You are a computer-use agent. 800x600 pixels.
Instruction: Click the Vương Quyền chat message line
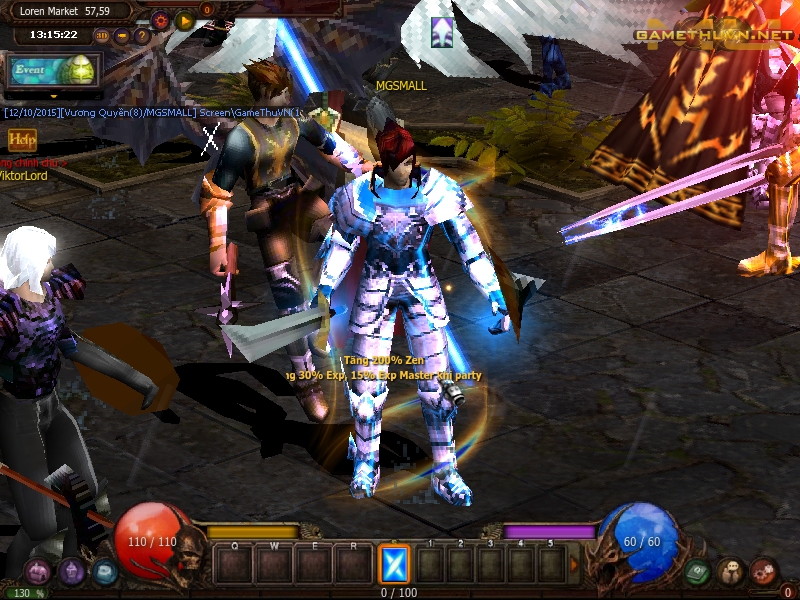pos(150,113)
